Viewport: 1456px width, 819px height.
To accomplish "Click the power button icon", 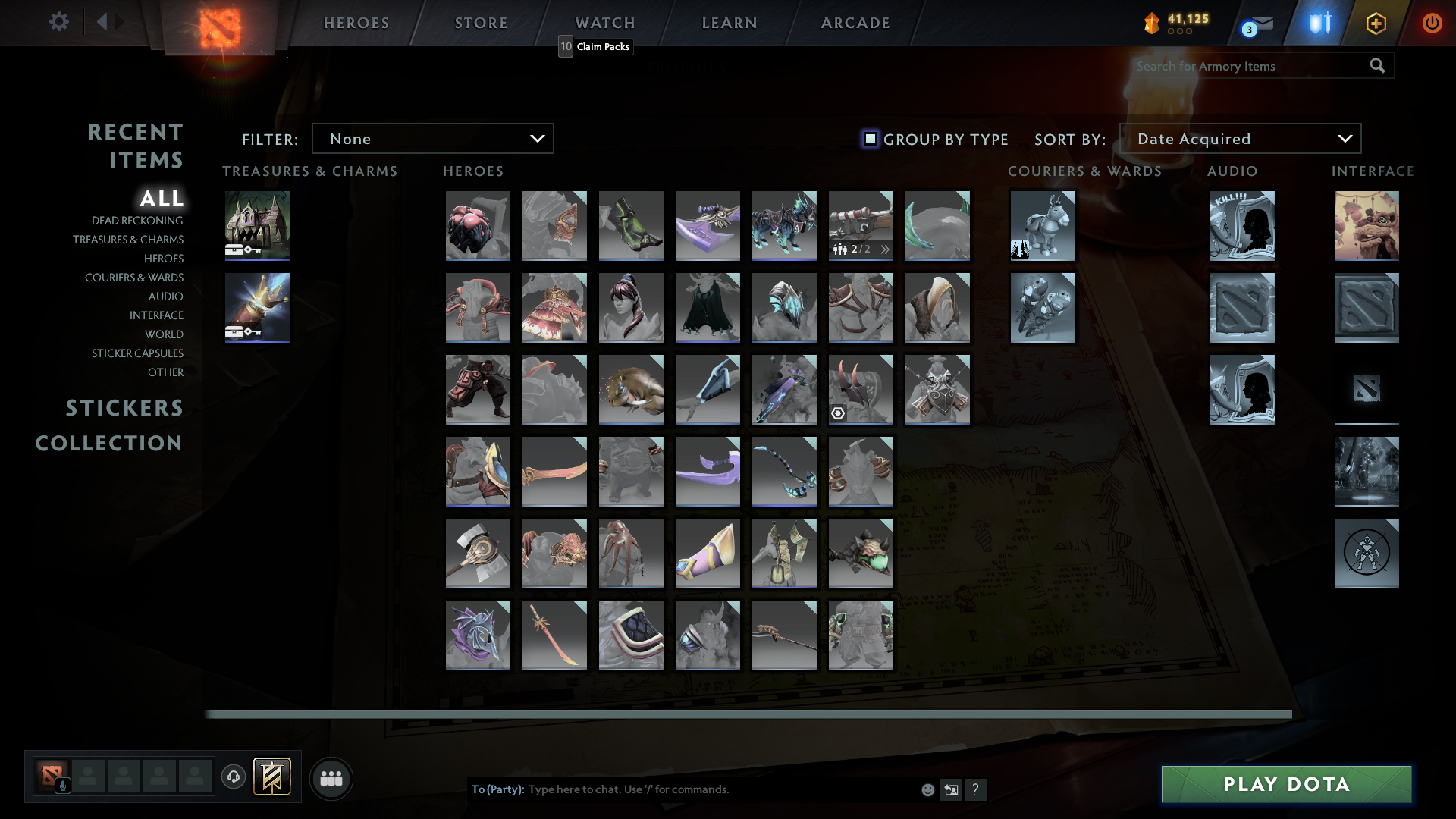I will 1432,23.
